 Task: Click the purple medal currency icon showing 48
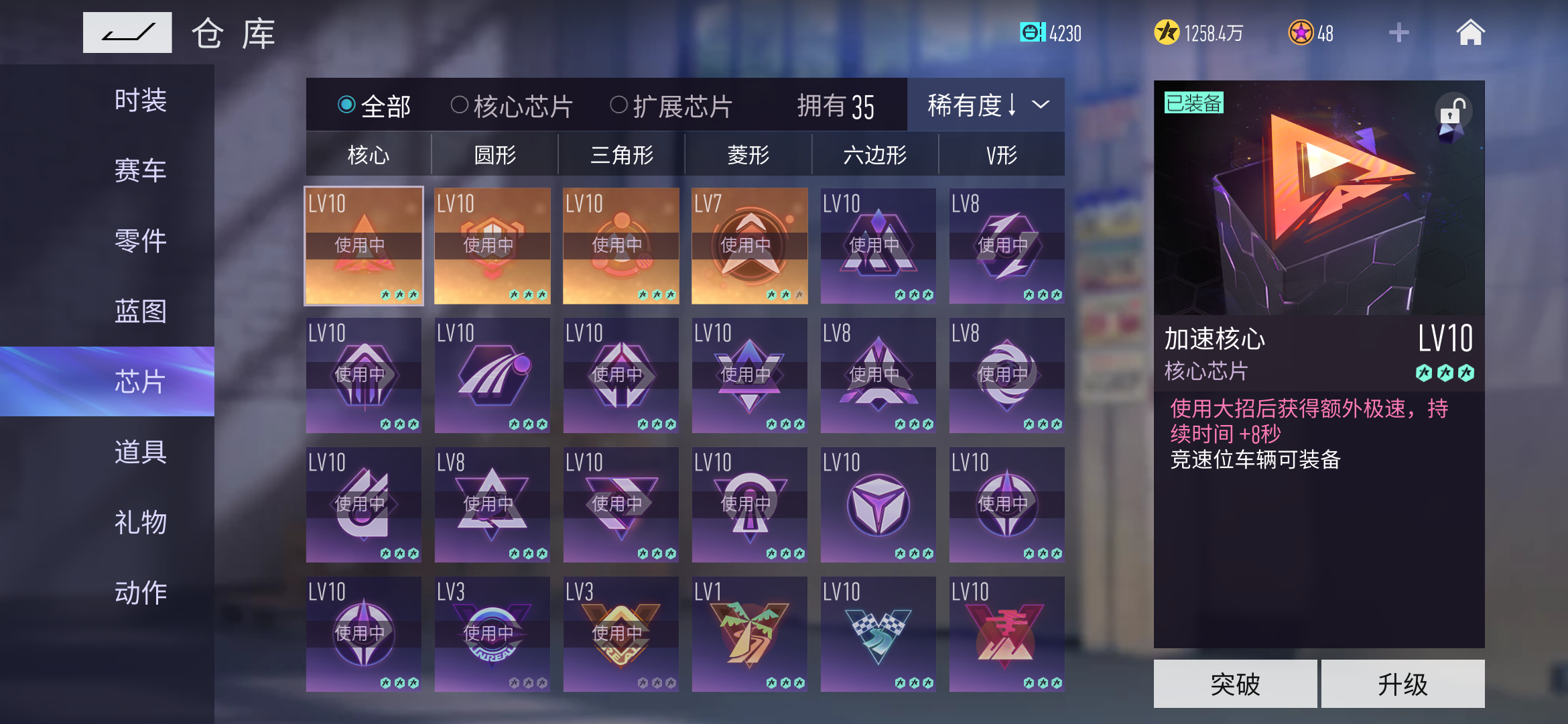pyautogui.click(x=1301, y=32)
